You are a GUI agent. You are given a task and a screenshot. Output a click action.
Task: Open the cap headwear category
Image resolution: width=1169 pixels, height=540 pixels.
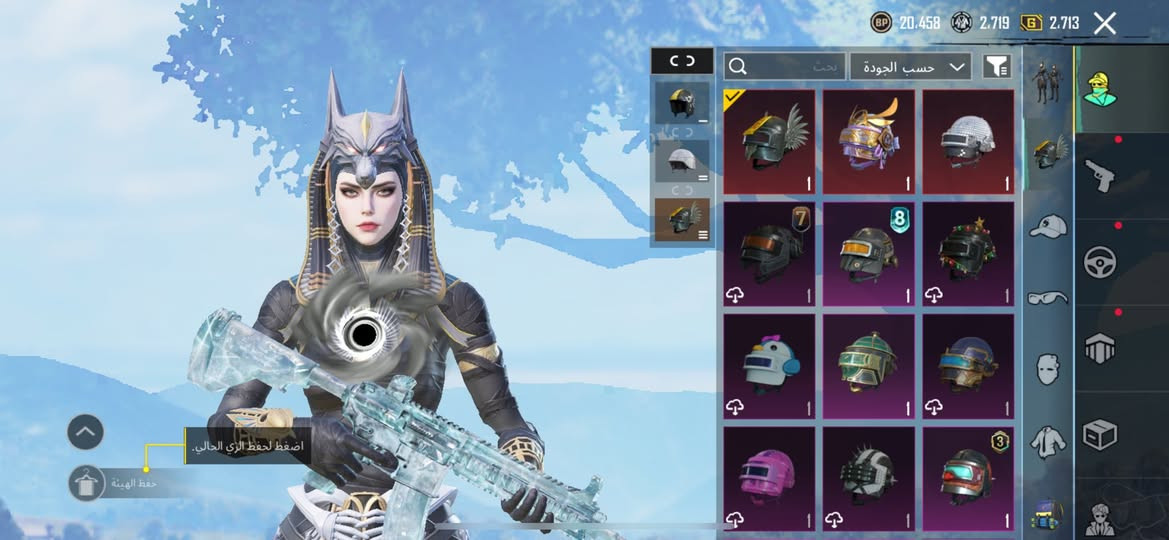[x=1047, y=227]
